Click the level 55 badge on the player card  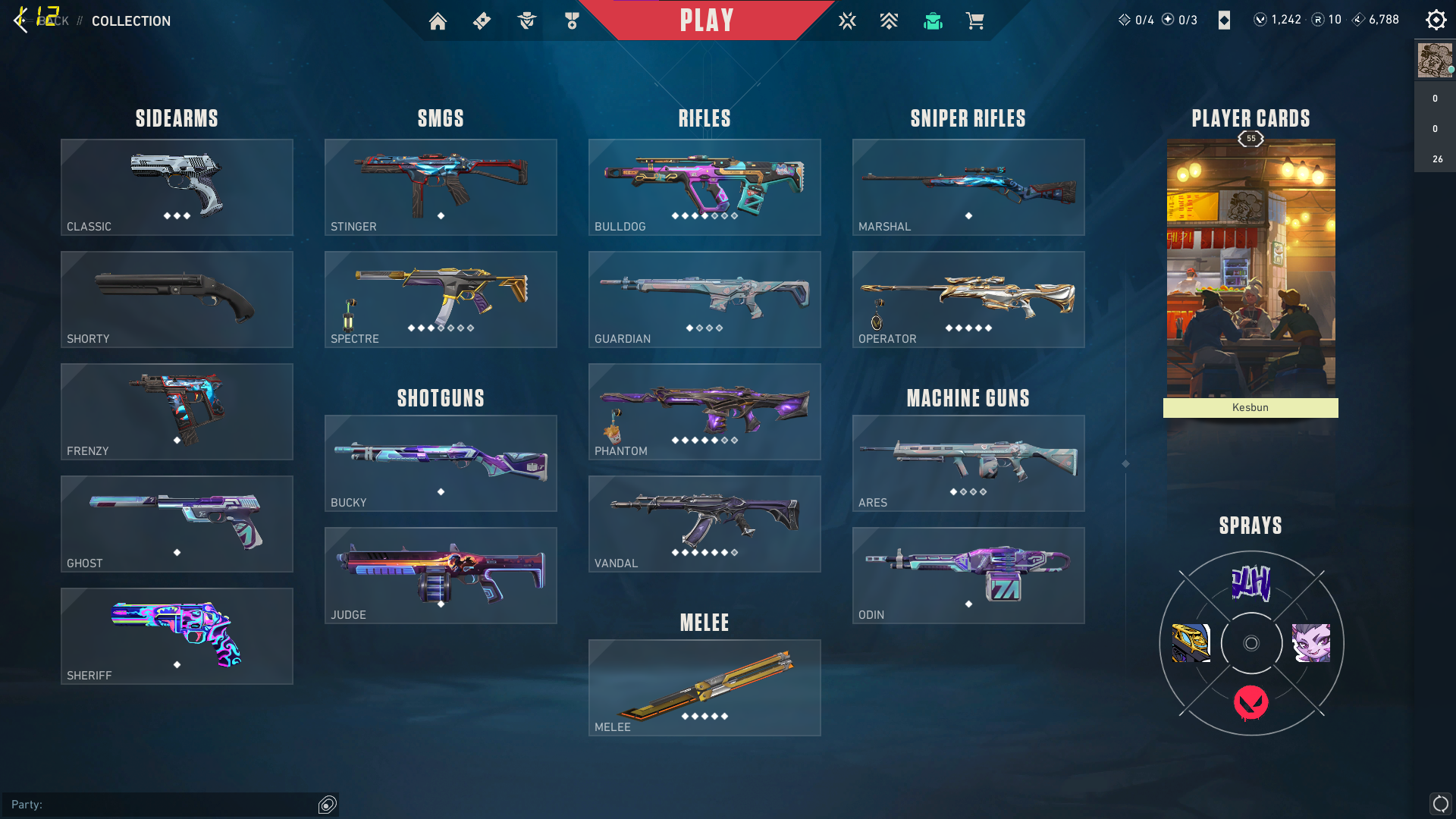click(x=1250, y=139)
